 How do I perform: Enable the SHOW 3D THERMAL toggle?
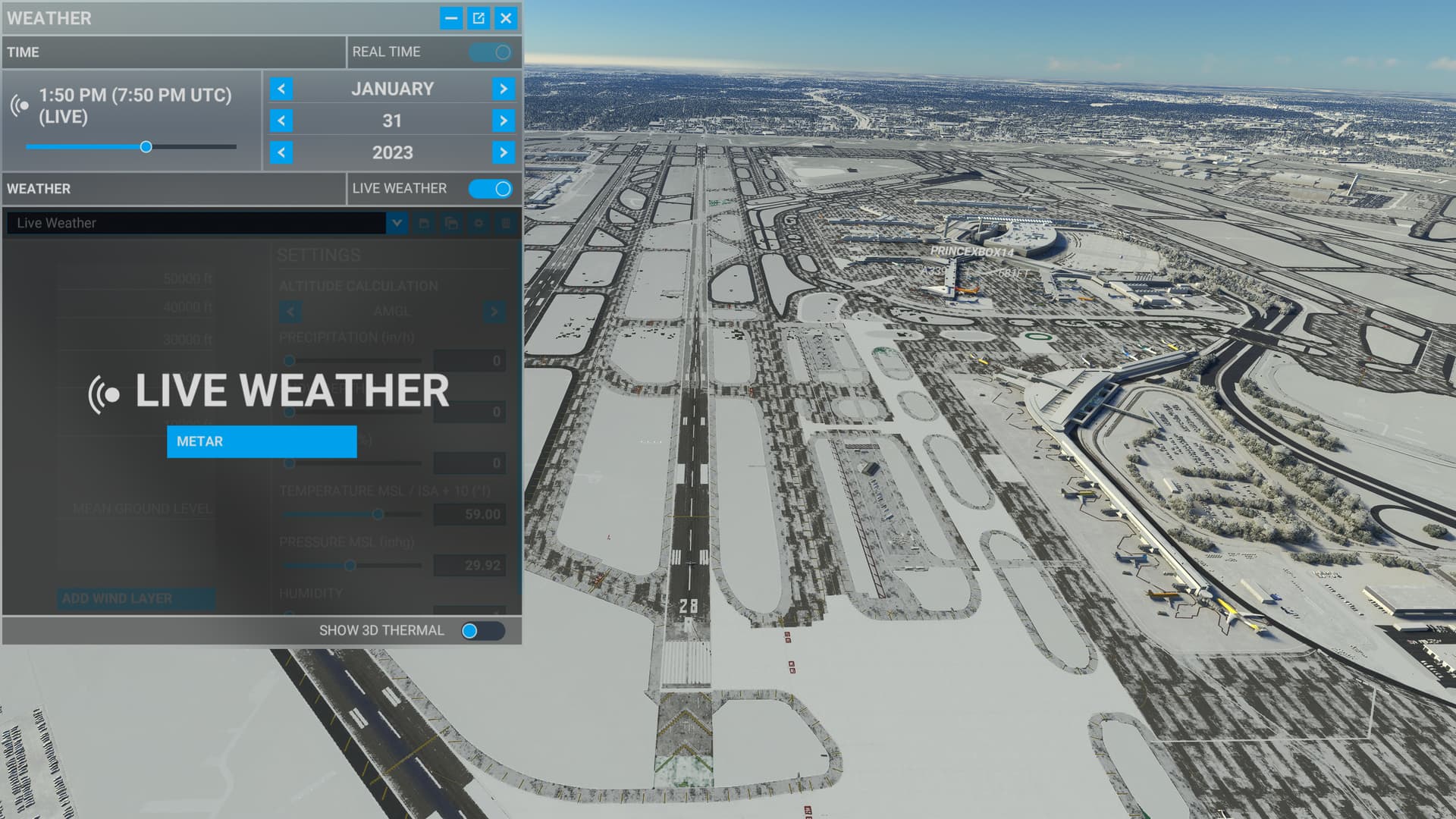483,630
